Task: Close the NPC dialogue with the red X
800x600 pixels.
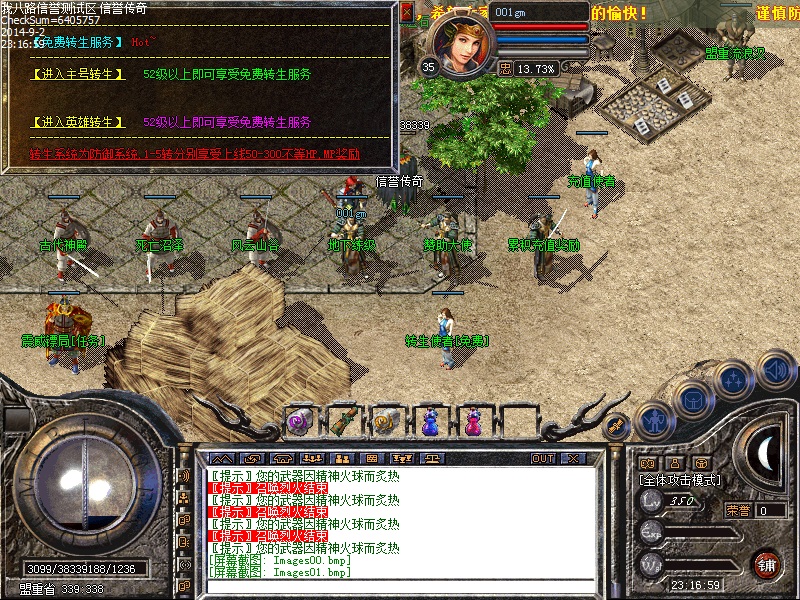Action: (x=405, y=12)
